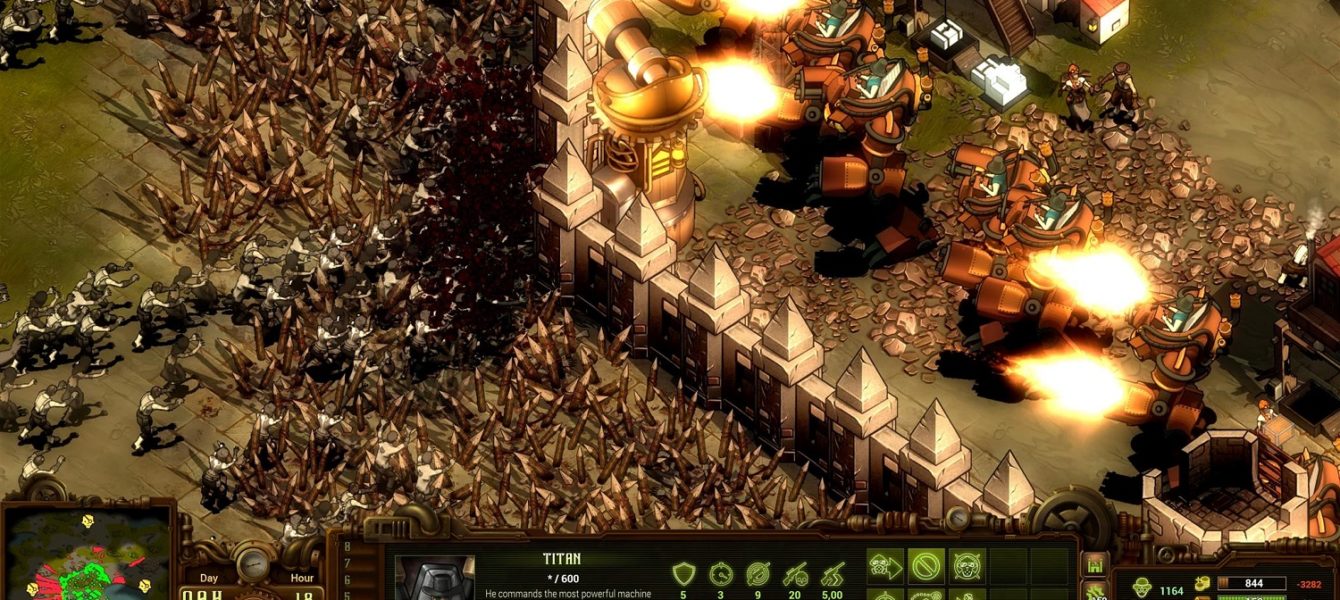The image size is (1340, 600).
Task: Open the building panel with tower icon
Action: [1094, 564]
